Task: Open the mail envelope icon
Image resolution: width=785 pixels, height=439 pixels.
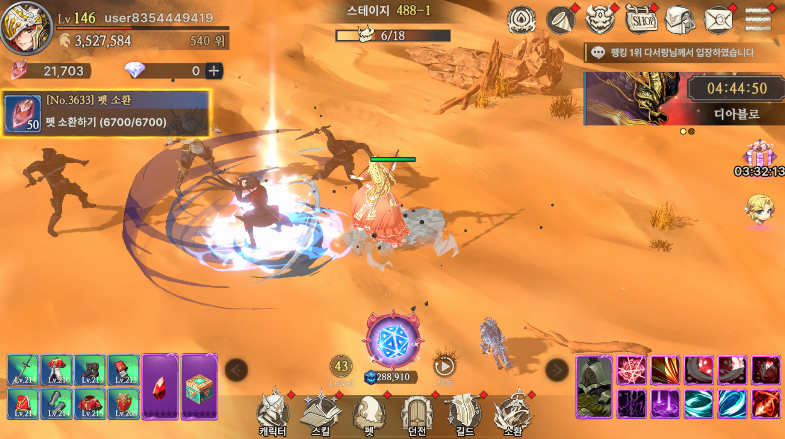Action: (718, 19)
